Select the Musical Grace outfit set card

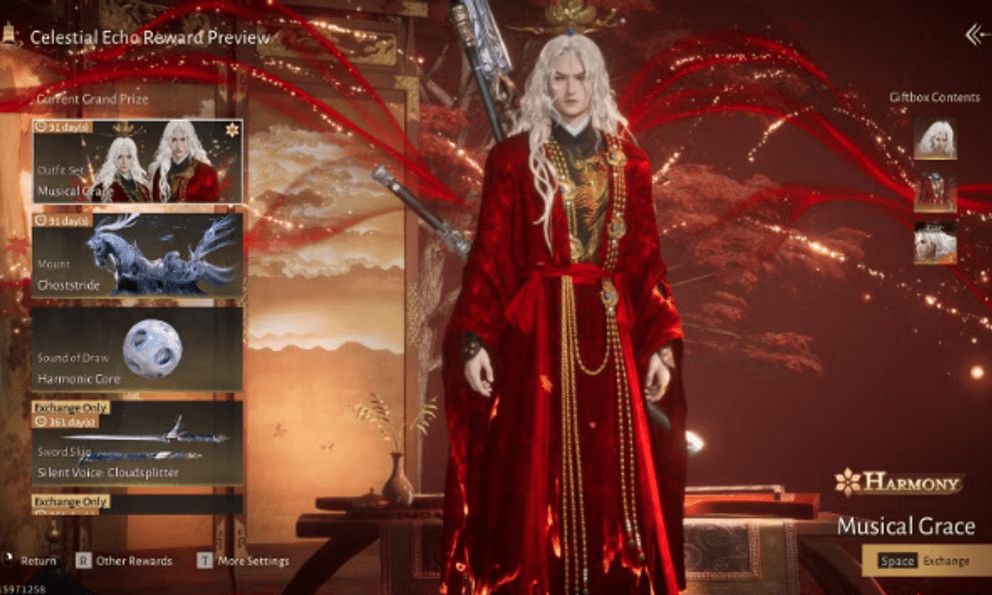point(138,161)
